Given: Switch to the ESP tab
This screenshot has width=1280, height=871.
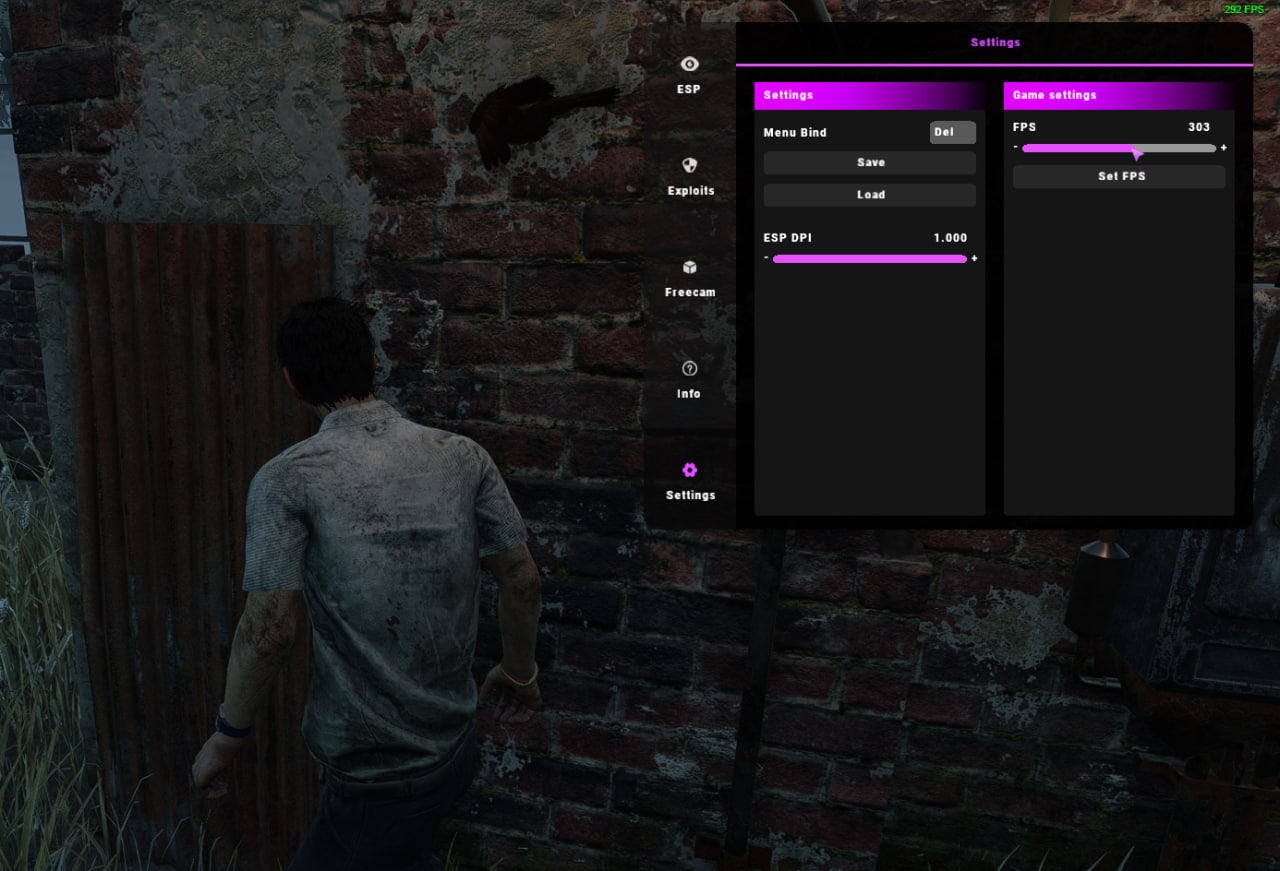Looking at the screenshot, I should point(689,74).
